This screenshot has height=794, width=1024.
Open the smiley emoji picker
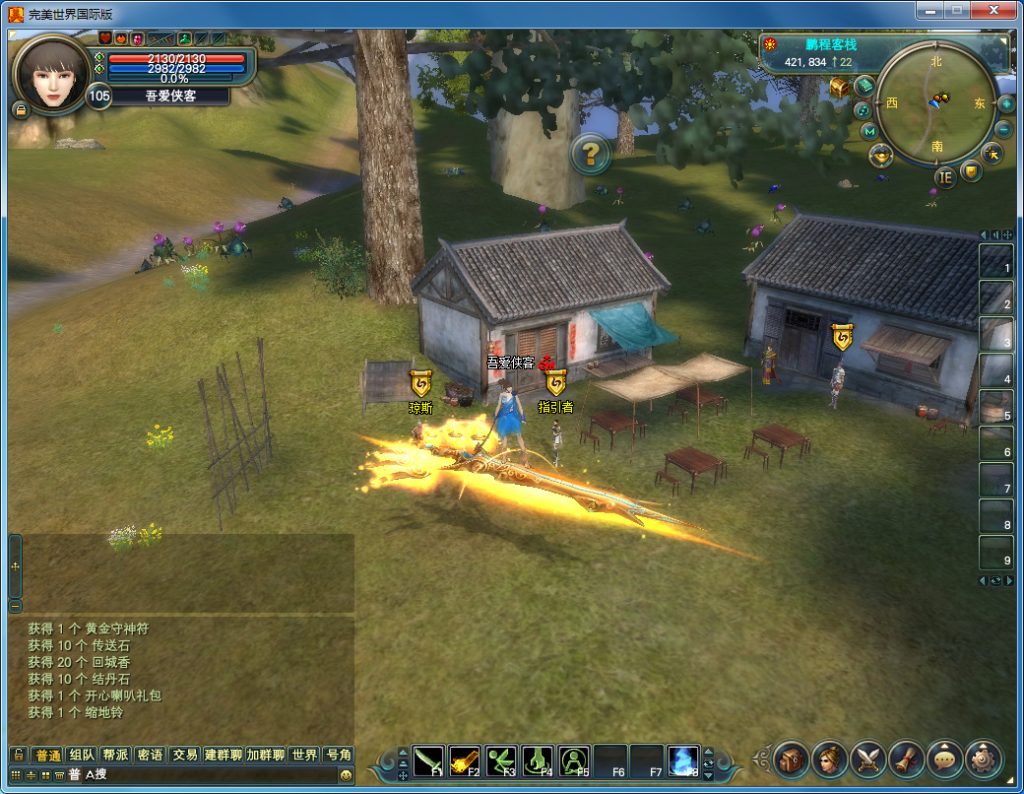[346, 775]
